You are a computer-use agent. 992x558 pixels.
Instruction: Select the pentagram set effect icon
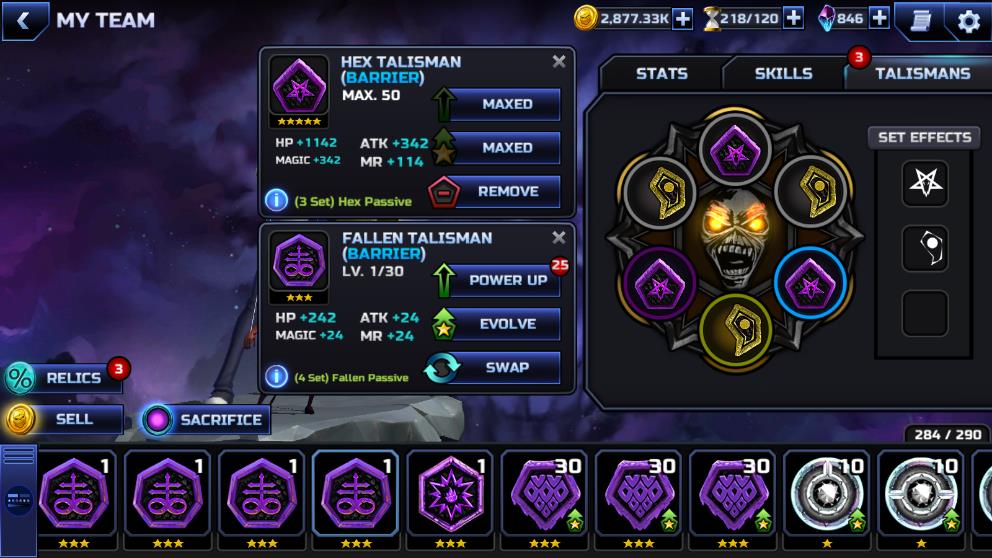click(924, 183)
